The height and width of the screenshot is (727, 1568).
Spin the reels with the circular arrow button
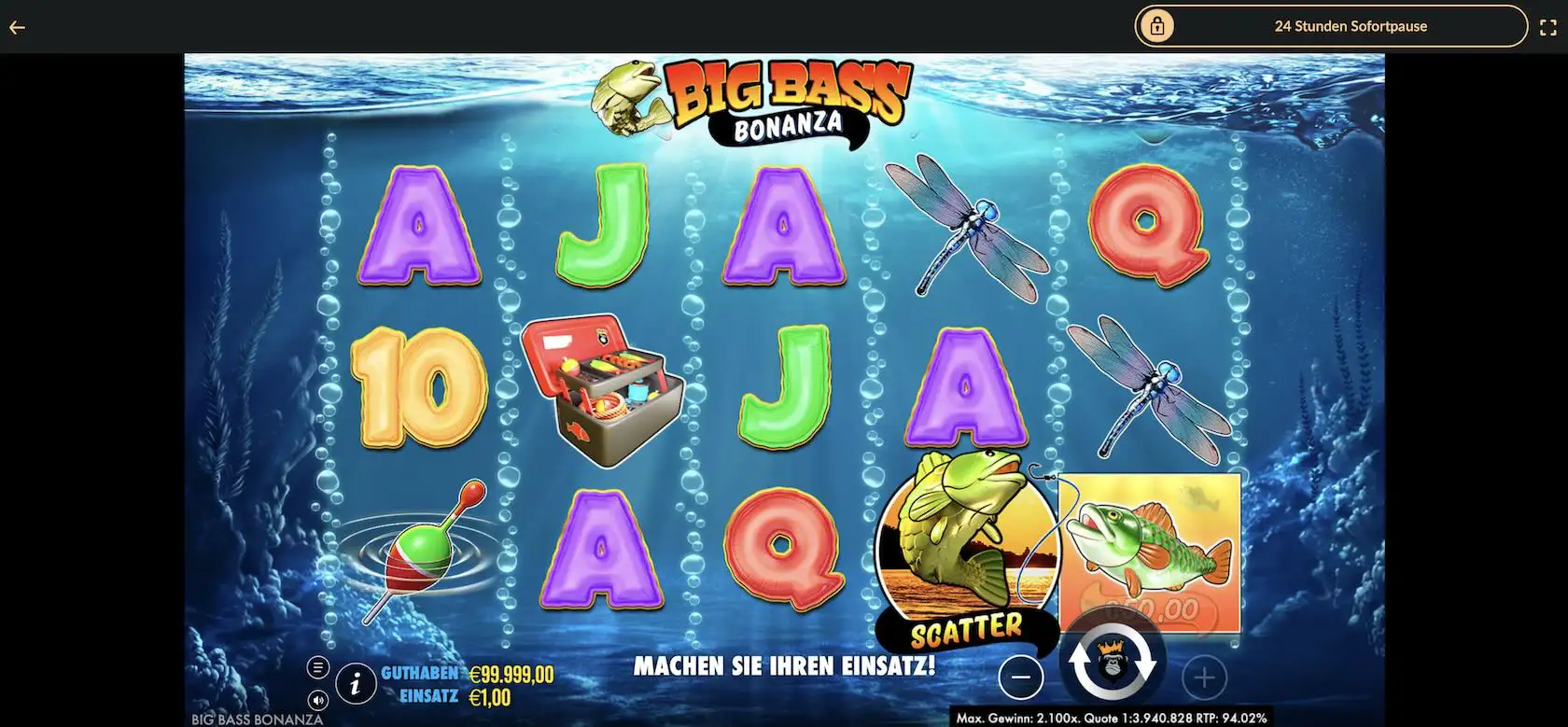click(x=1112, y=664)
